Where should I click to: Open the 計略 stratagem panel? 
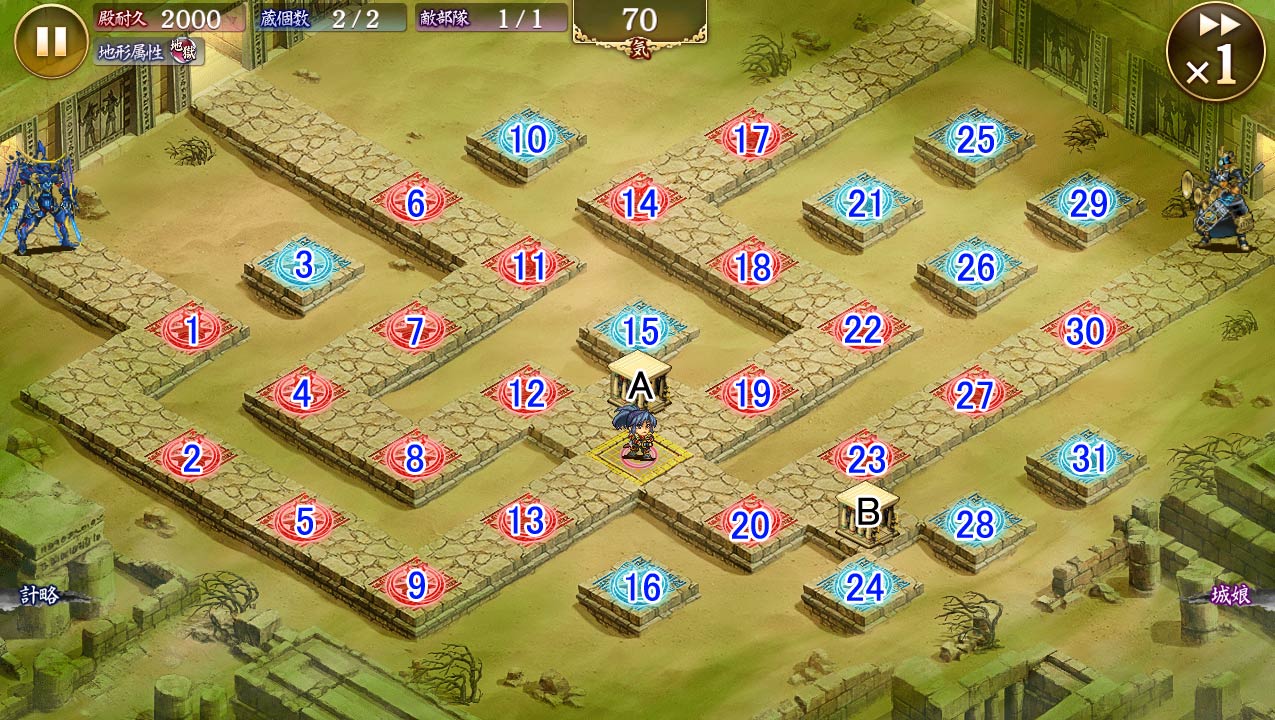[x=42, y=596]
